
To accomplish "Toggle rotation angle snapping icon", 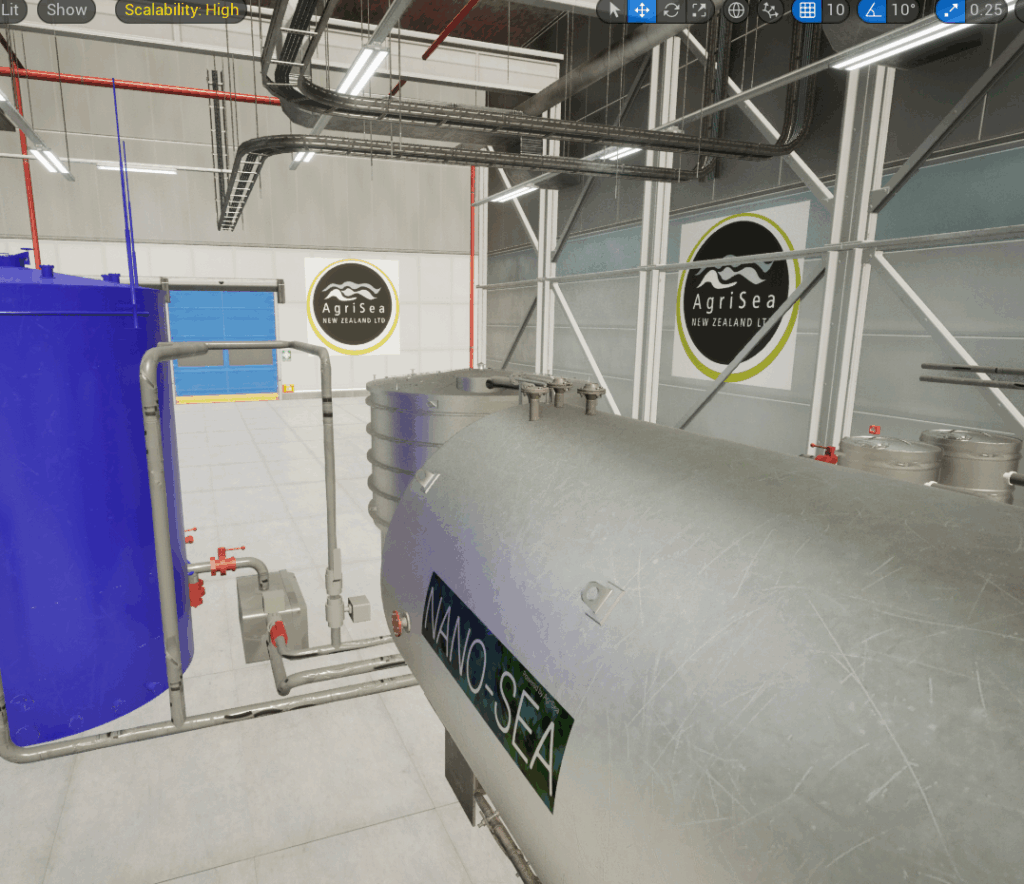I will [x=872, y=10].
